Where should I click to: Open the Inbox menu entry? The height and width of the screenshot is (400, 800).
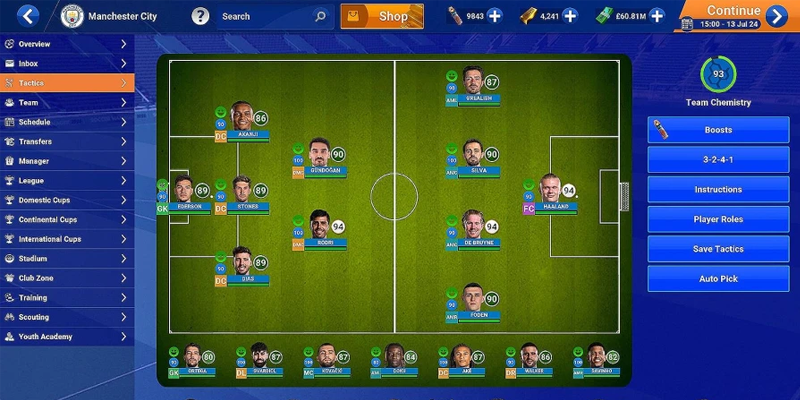click(66, 64)
